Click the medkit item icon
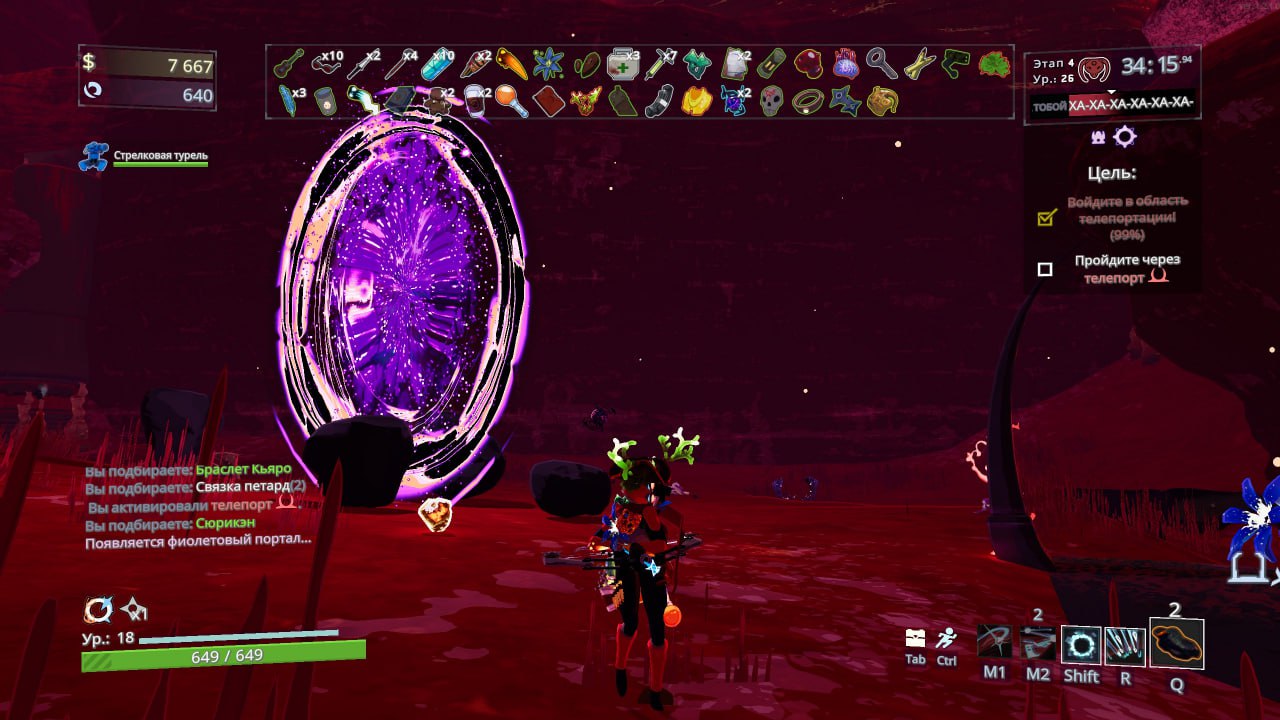 click(x=622, y=64)
